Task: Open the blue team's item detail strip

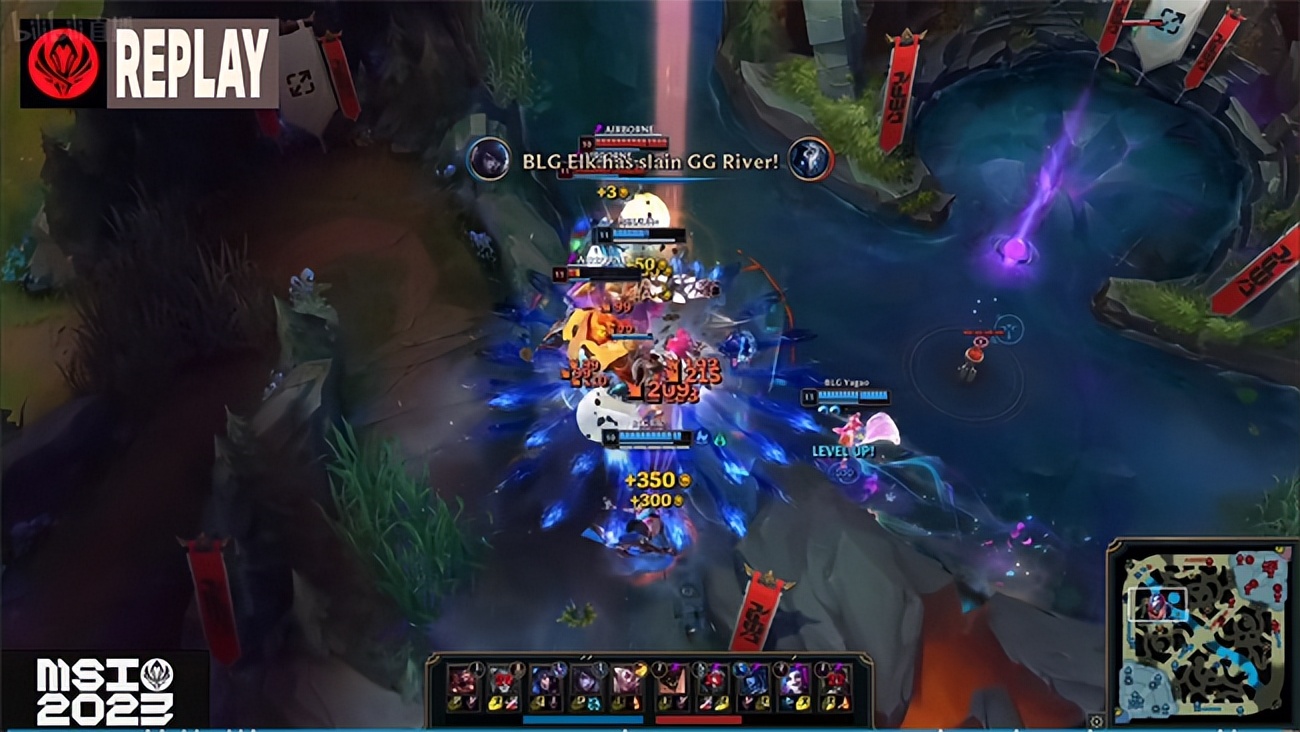Action: (x=584, y=719)
